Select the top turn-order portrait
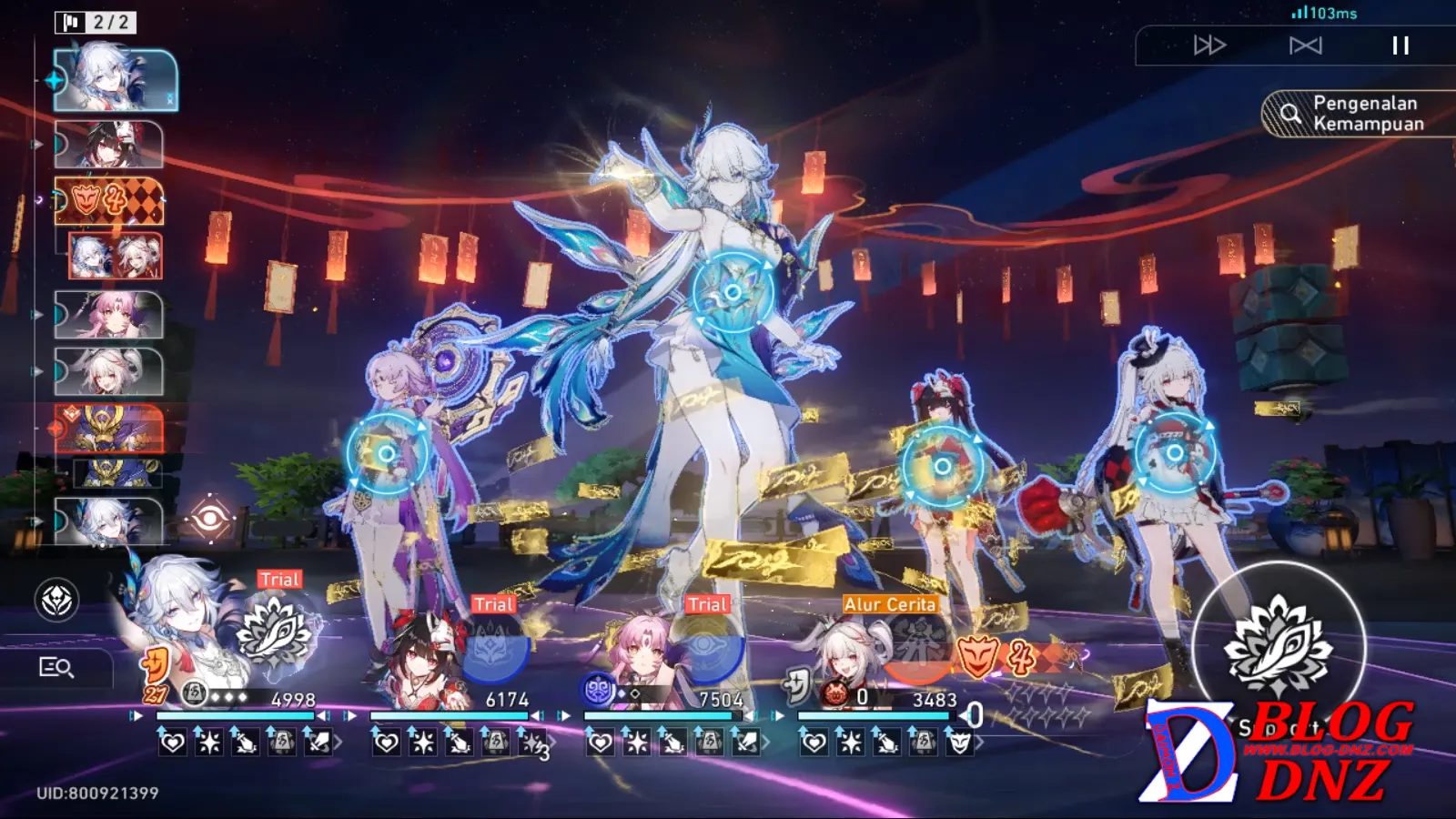This screenshot has width=1456, height=819. pos(116,80)
